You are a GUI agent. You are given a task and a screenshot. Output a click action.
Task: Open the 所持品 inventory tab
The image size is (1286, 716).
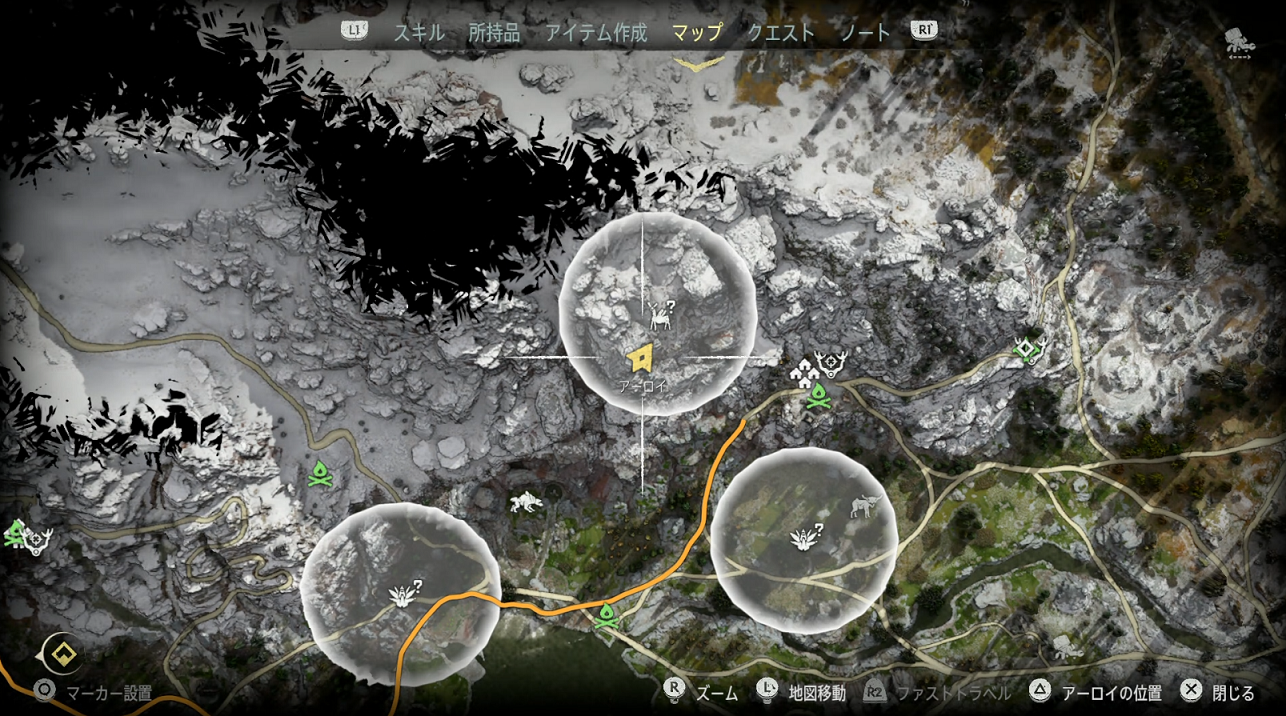(494, 32)
